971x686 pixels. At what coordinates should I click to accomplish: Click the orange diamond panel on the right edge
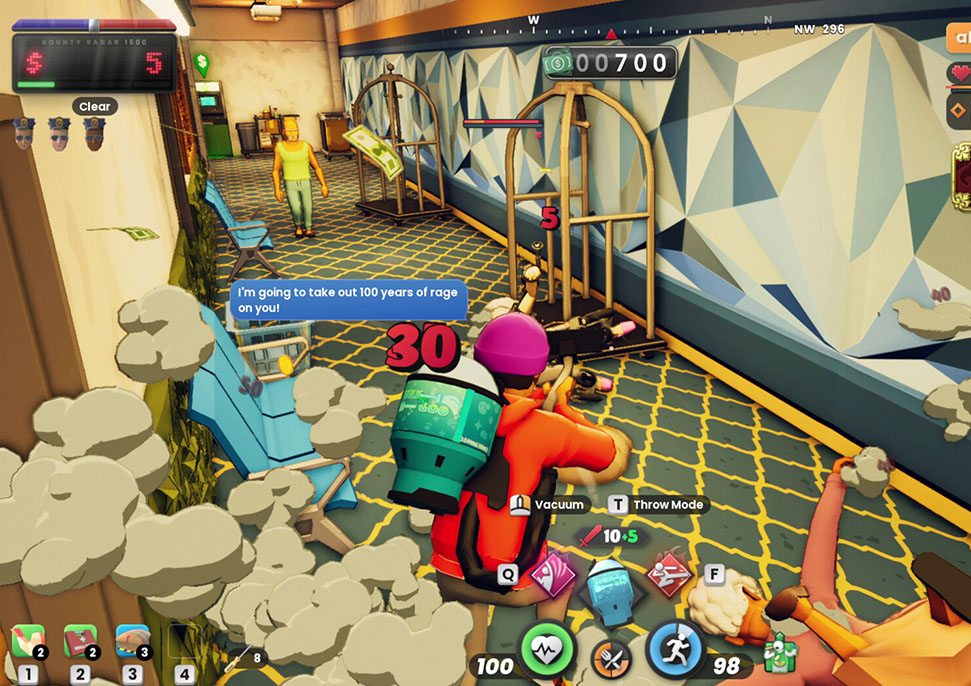959,107
